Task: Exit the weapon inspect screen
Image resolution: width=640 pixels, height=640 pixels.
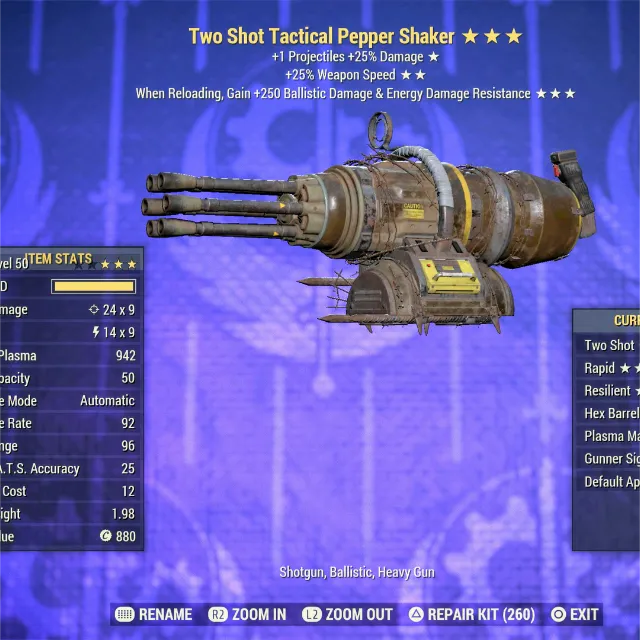Action: pos(575,614)
